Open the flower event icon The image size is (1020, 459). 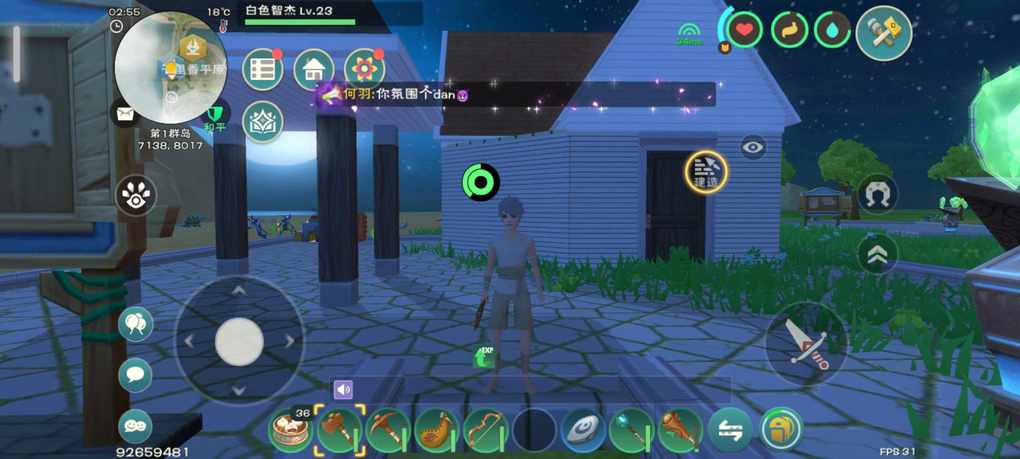(x=364, y=70)
